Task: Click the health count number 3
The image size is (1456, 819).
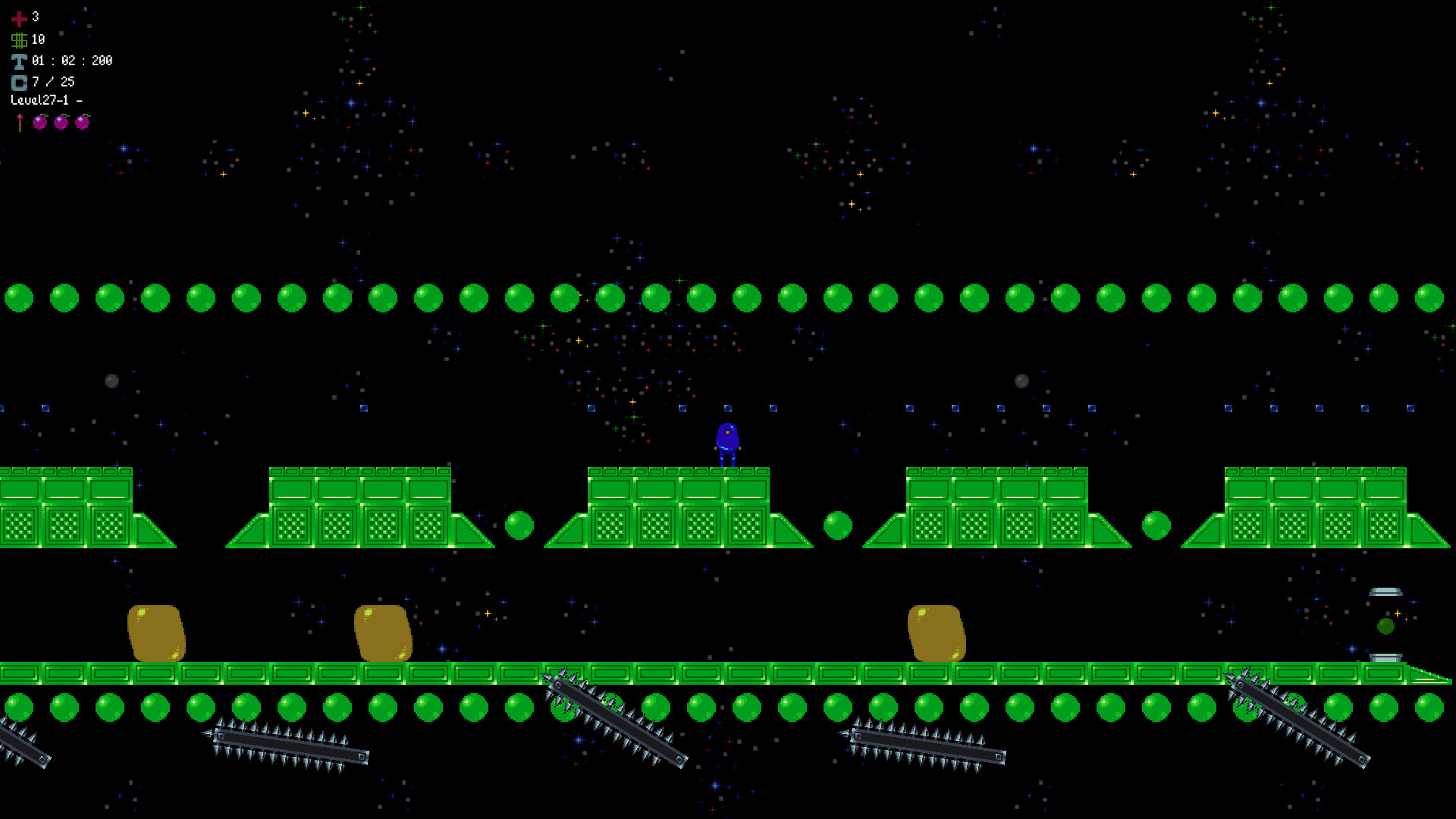Action: (x=36, y=17)
